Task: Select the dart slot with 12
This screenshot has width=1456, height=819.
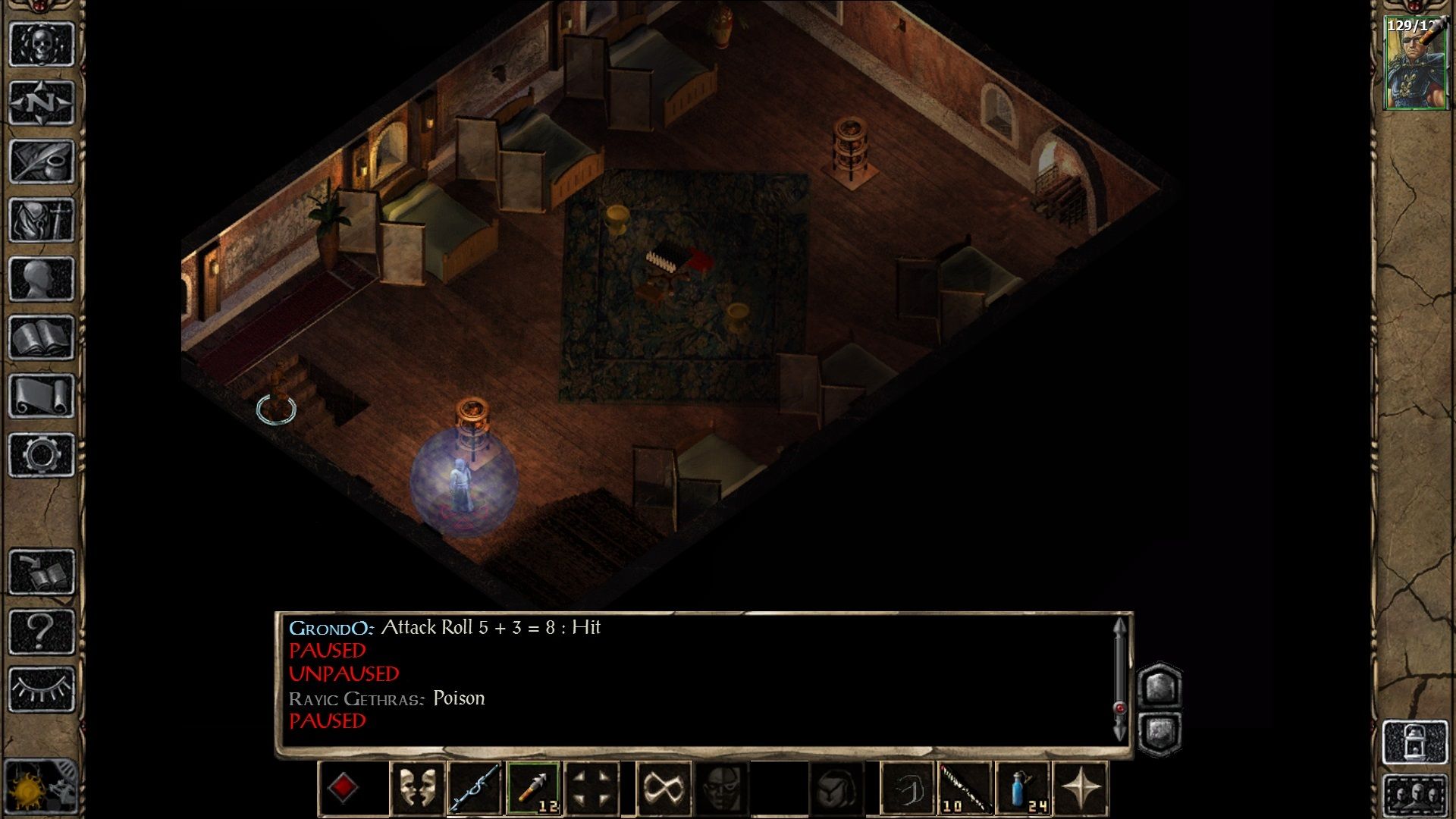Action: point(534,789)
